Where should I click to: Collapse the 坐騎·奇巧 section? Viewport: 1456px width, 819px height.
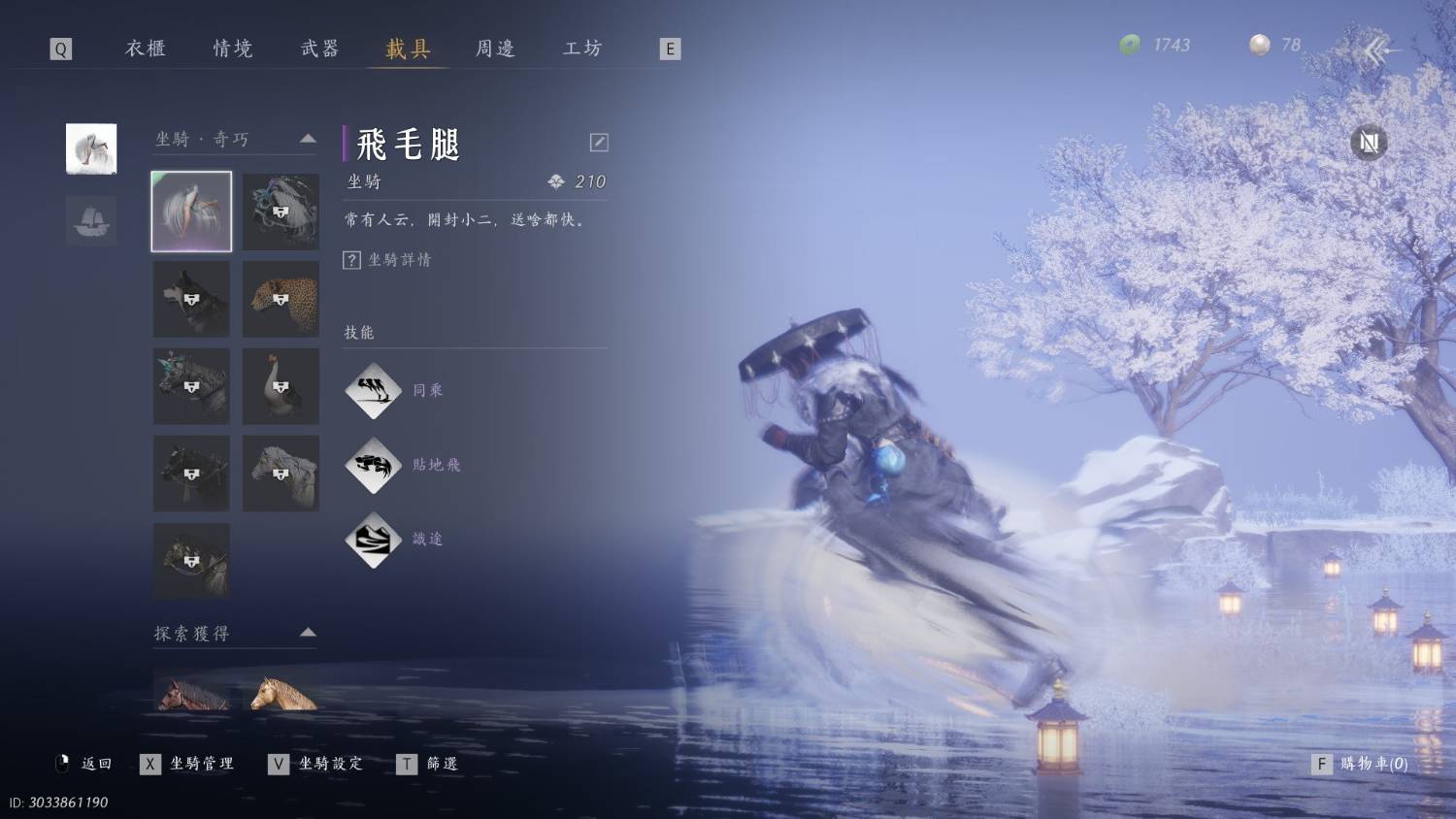[x=308, y=139]
